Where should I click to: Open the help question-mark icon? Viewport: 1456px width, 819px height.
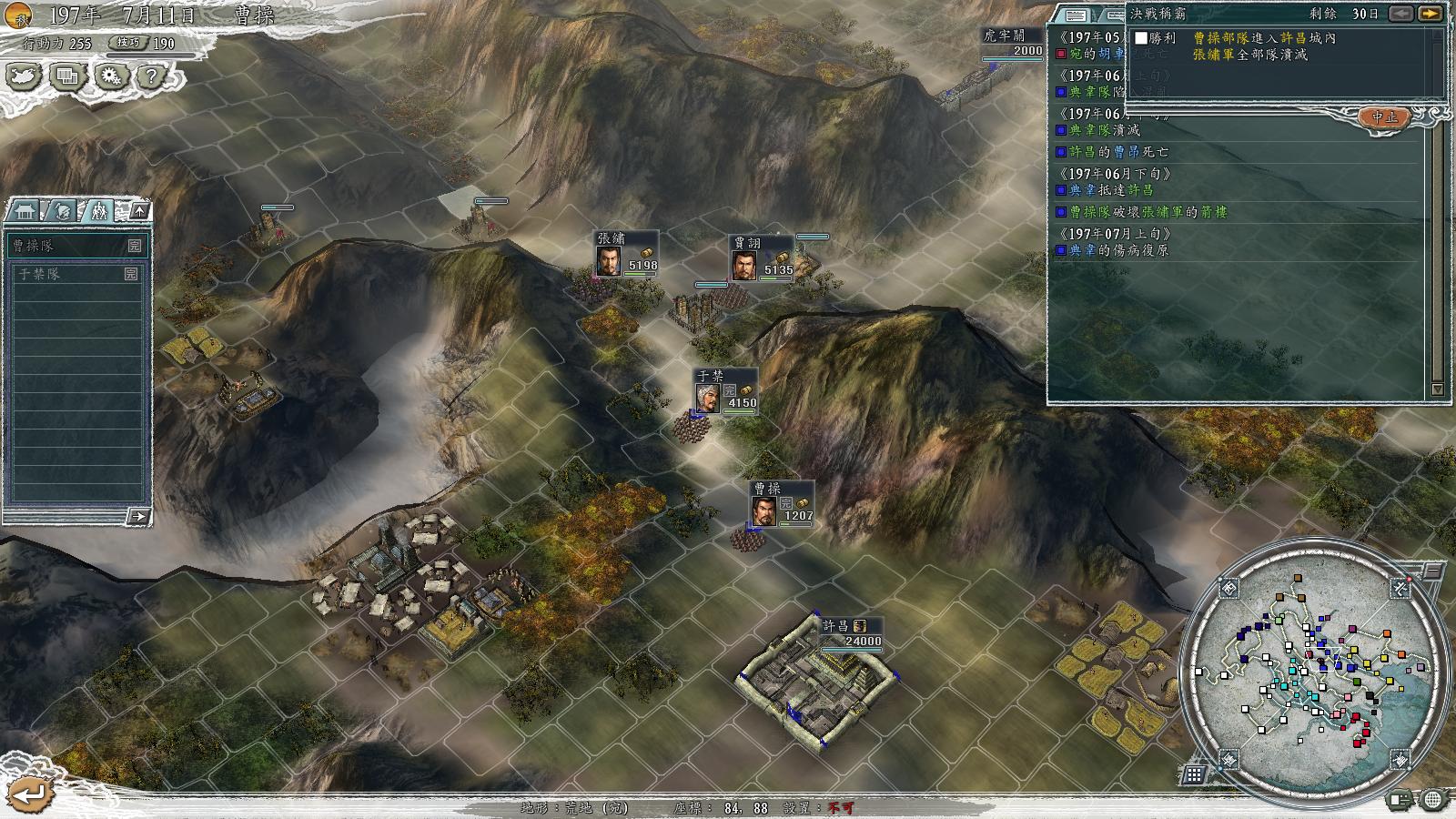[x=151, y=76]
